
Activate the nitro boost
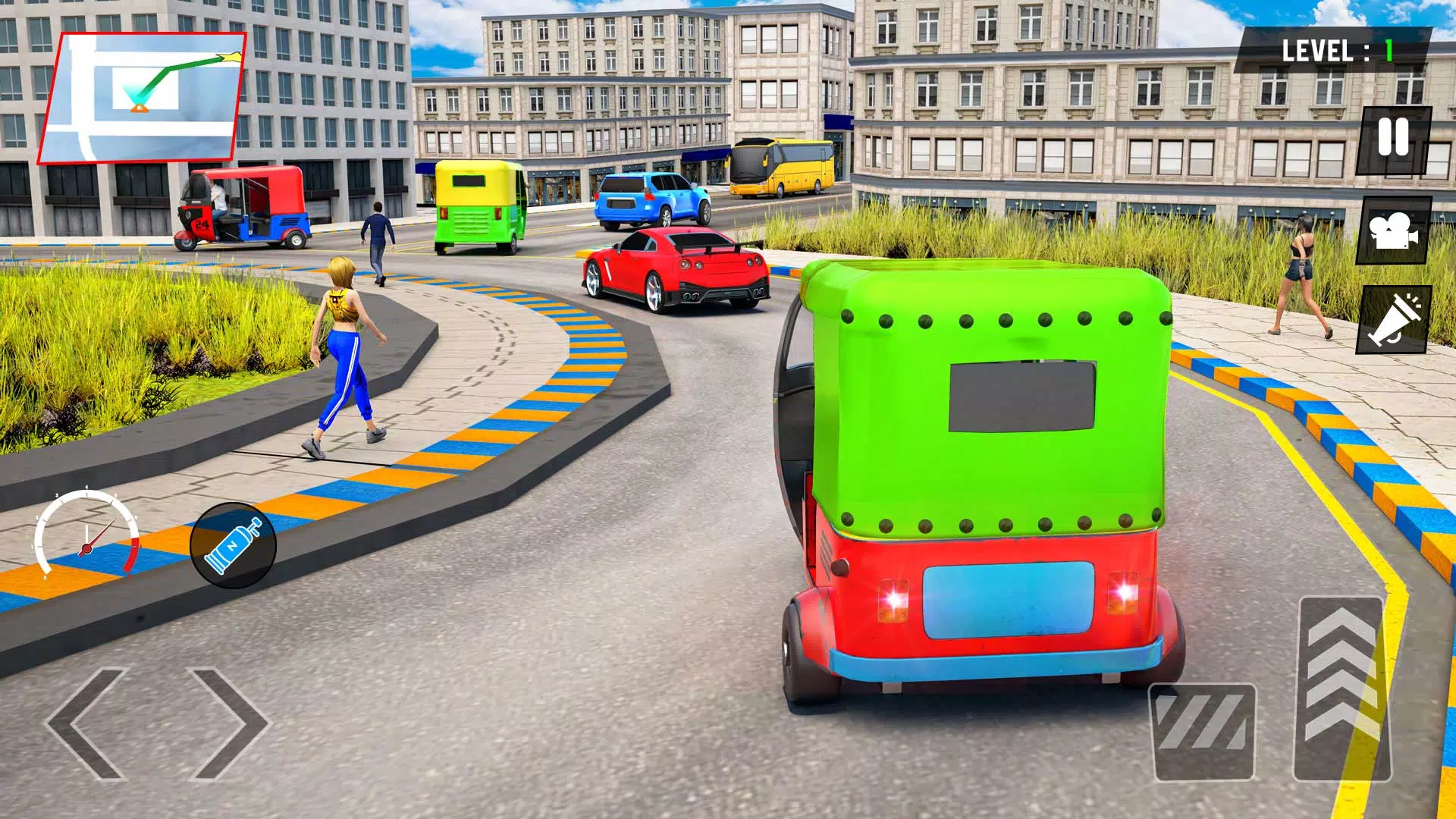click(233, 543)
